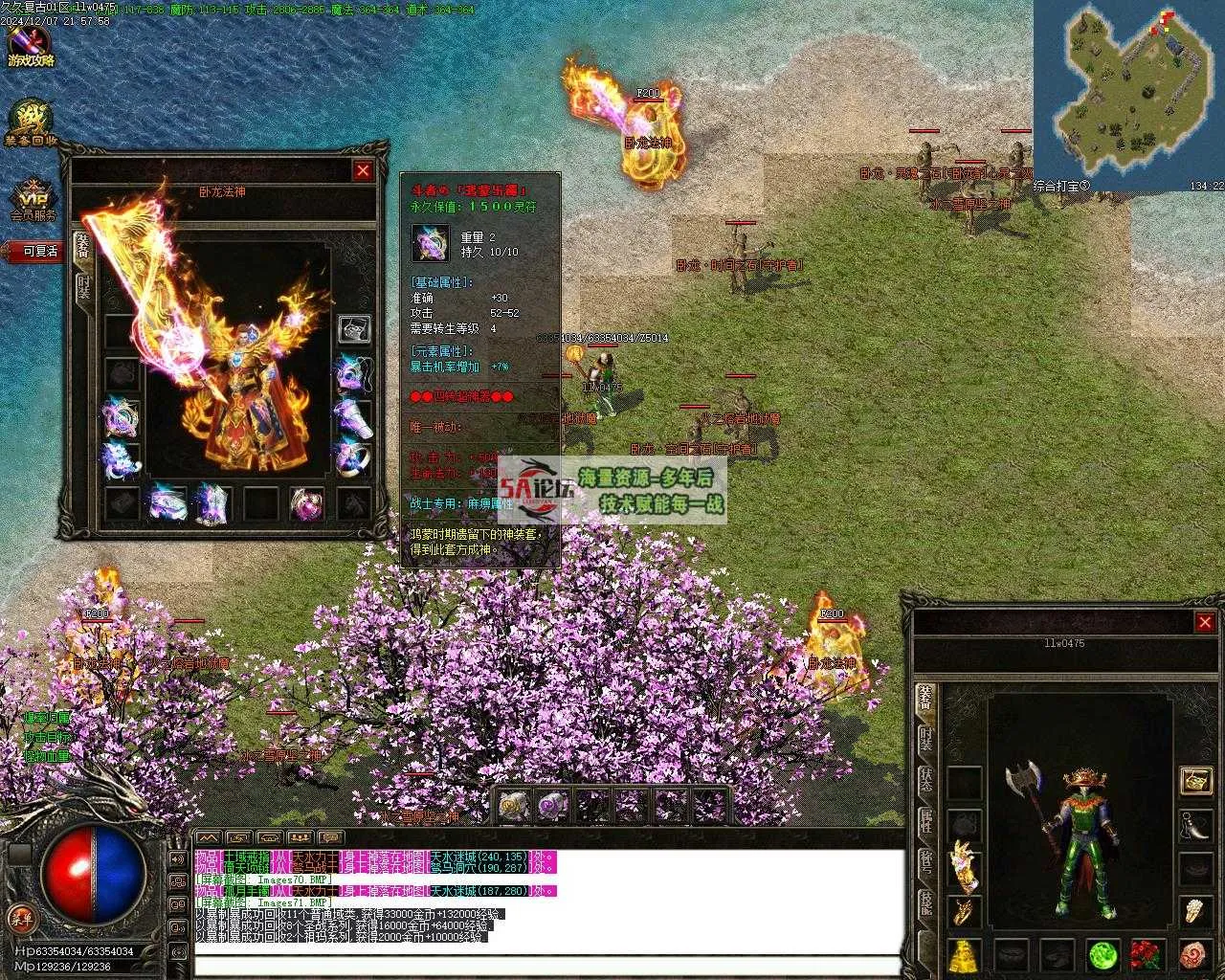This screenshot has height=980, width=1225.
Task: Show the 技能 skills tab
Action: (925, 902)
